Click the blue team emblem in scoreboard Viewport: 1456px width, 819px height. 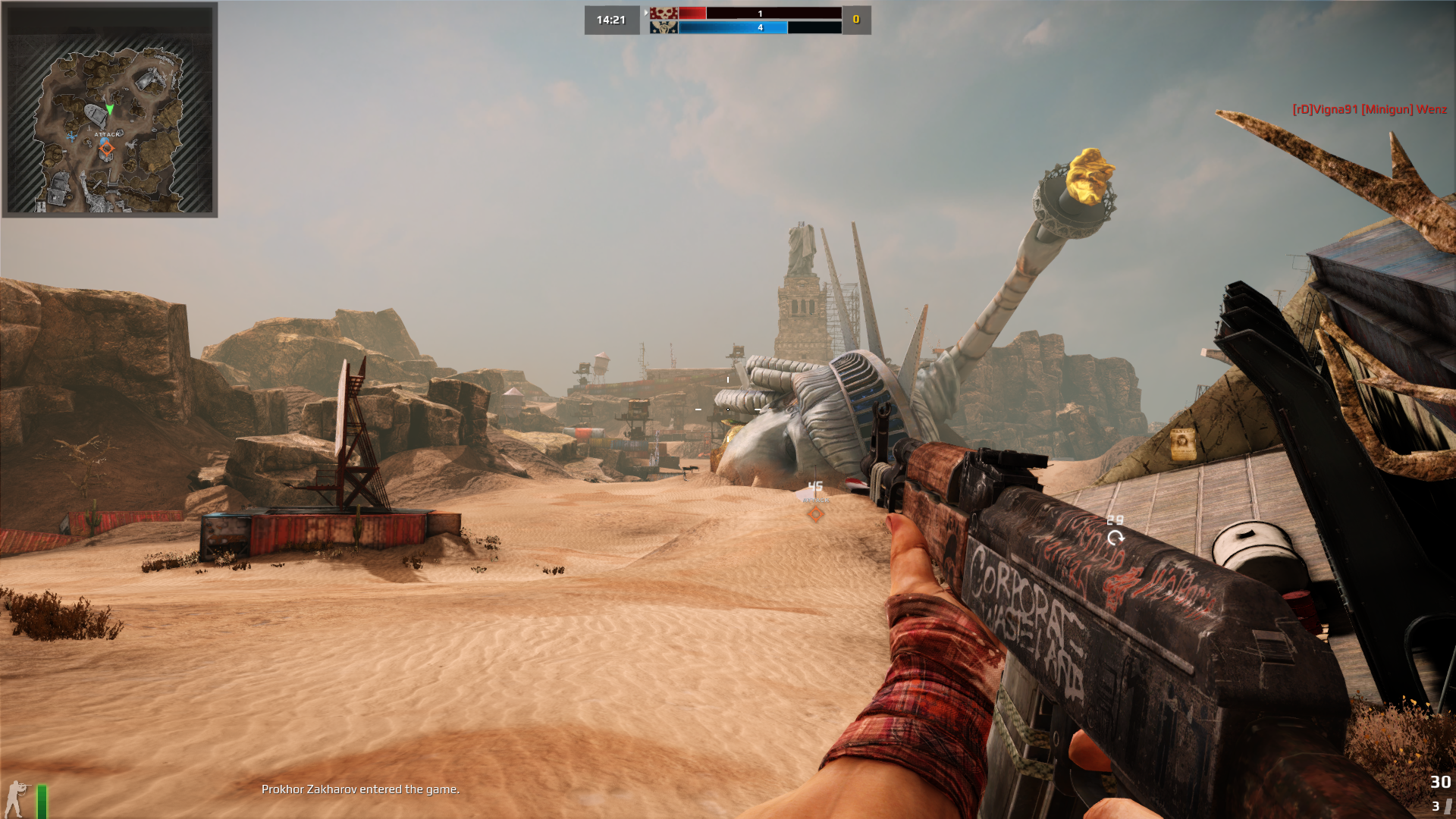coord(664,27)
